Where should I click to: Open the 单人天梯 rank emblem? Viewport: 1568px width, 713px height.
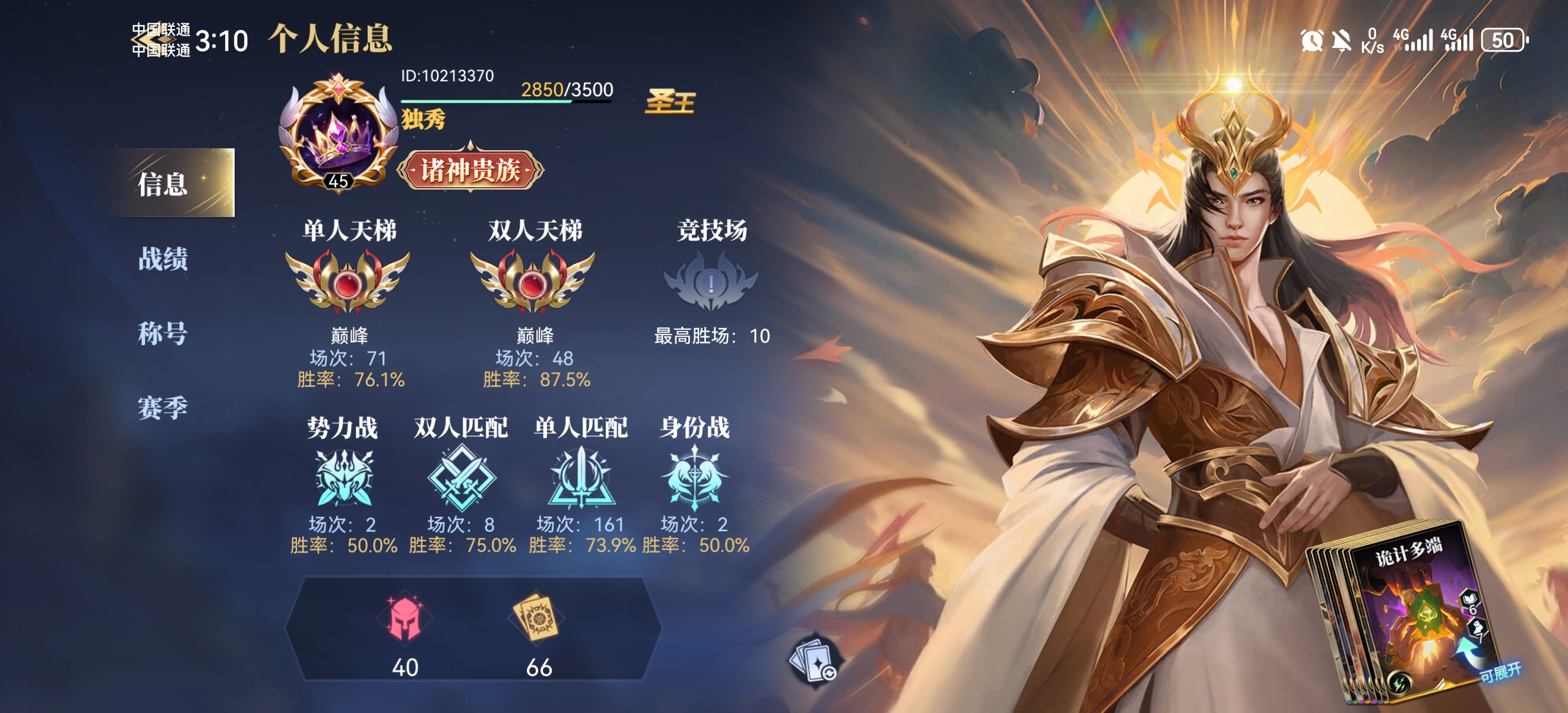tap(347, 282)
